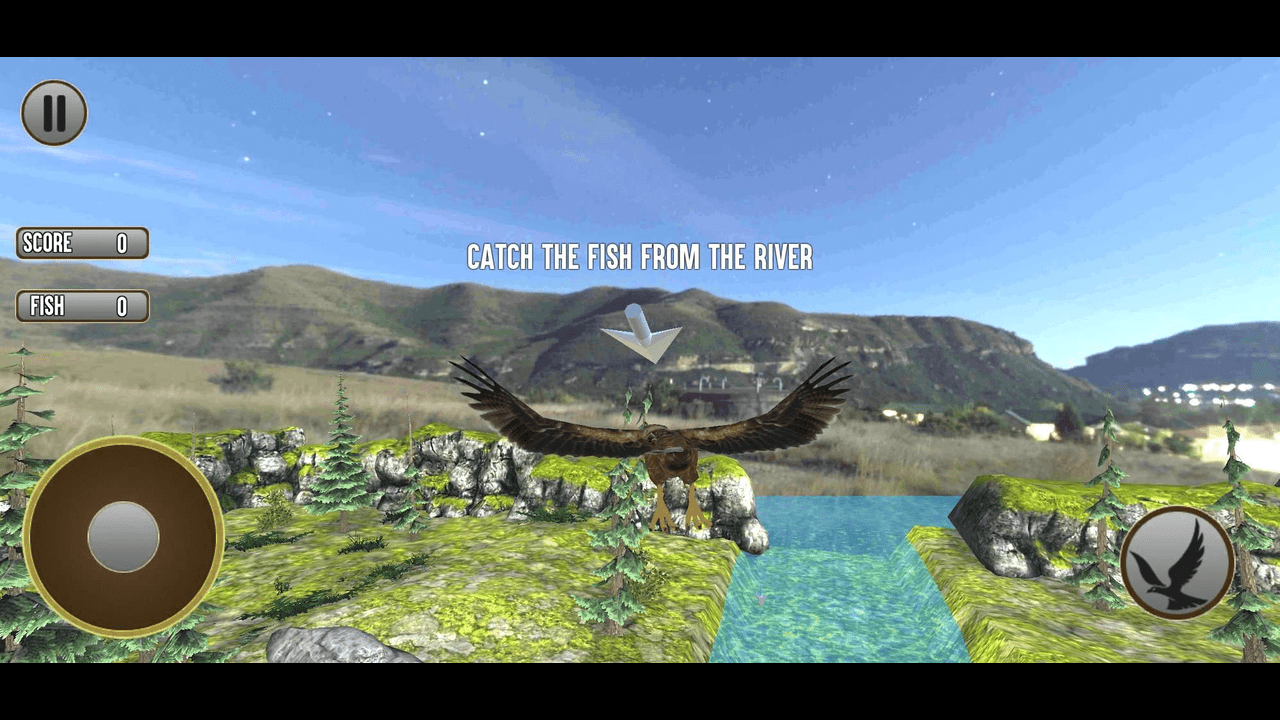
Task: Click the tall pine tree at far left
Action: point(20,420)
